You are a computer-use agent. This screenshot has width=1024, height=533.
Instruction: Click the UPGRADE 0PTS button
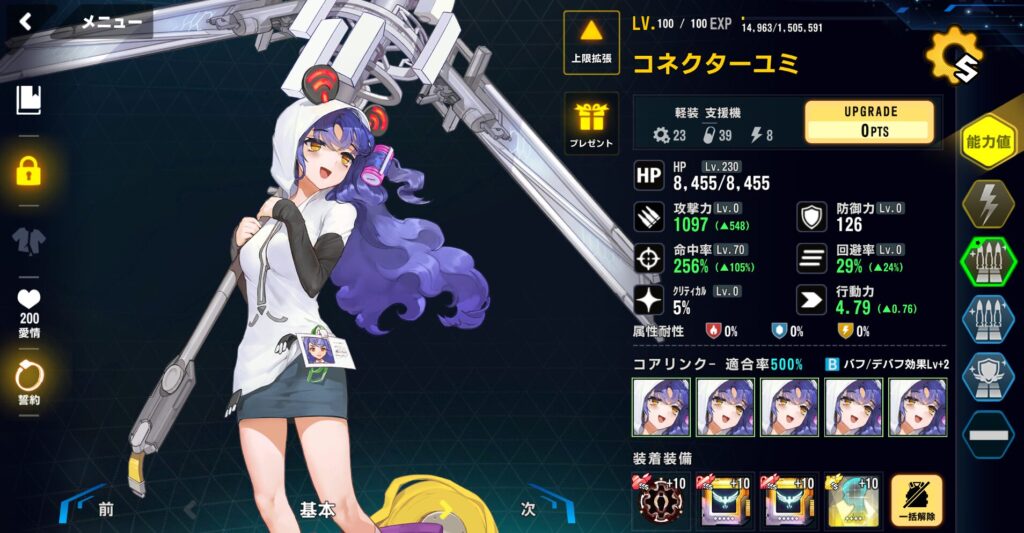click(x=869, y=121)
